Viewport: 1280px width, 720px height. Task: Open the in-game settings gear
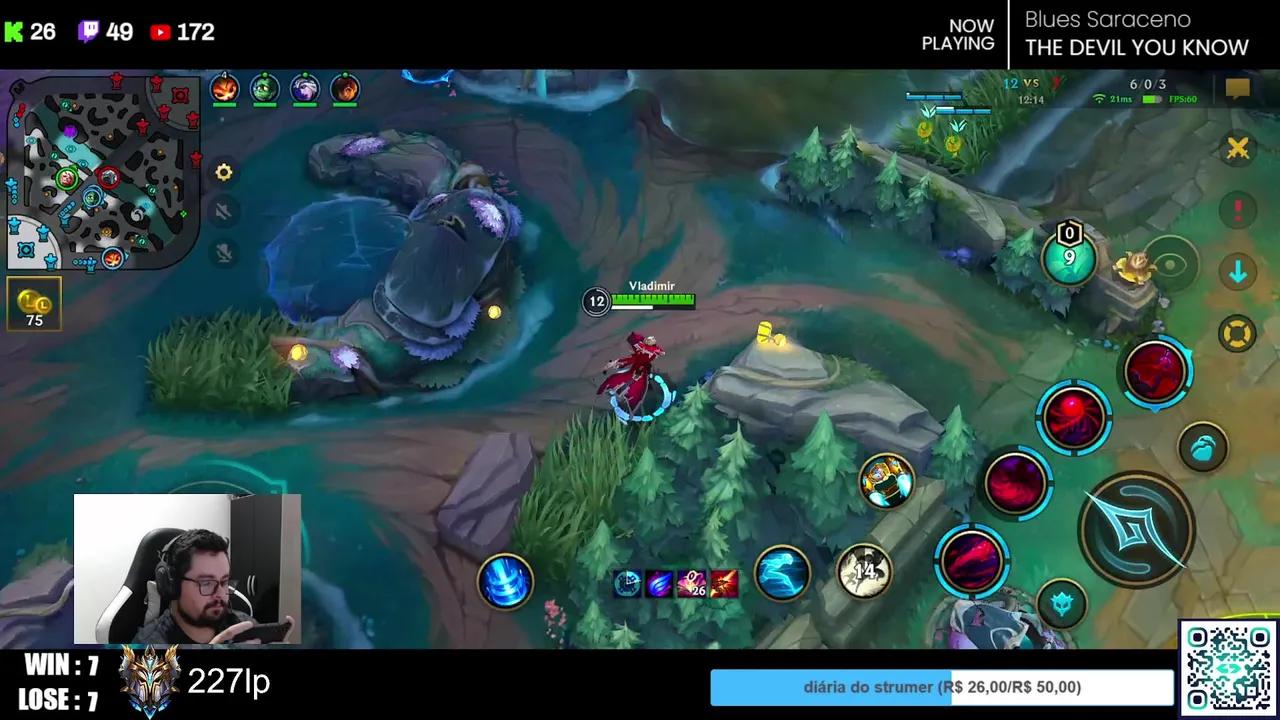[223, 172]
